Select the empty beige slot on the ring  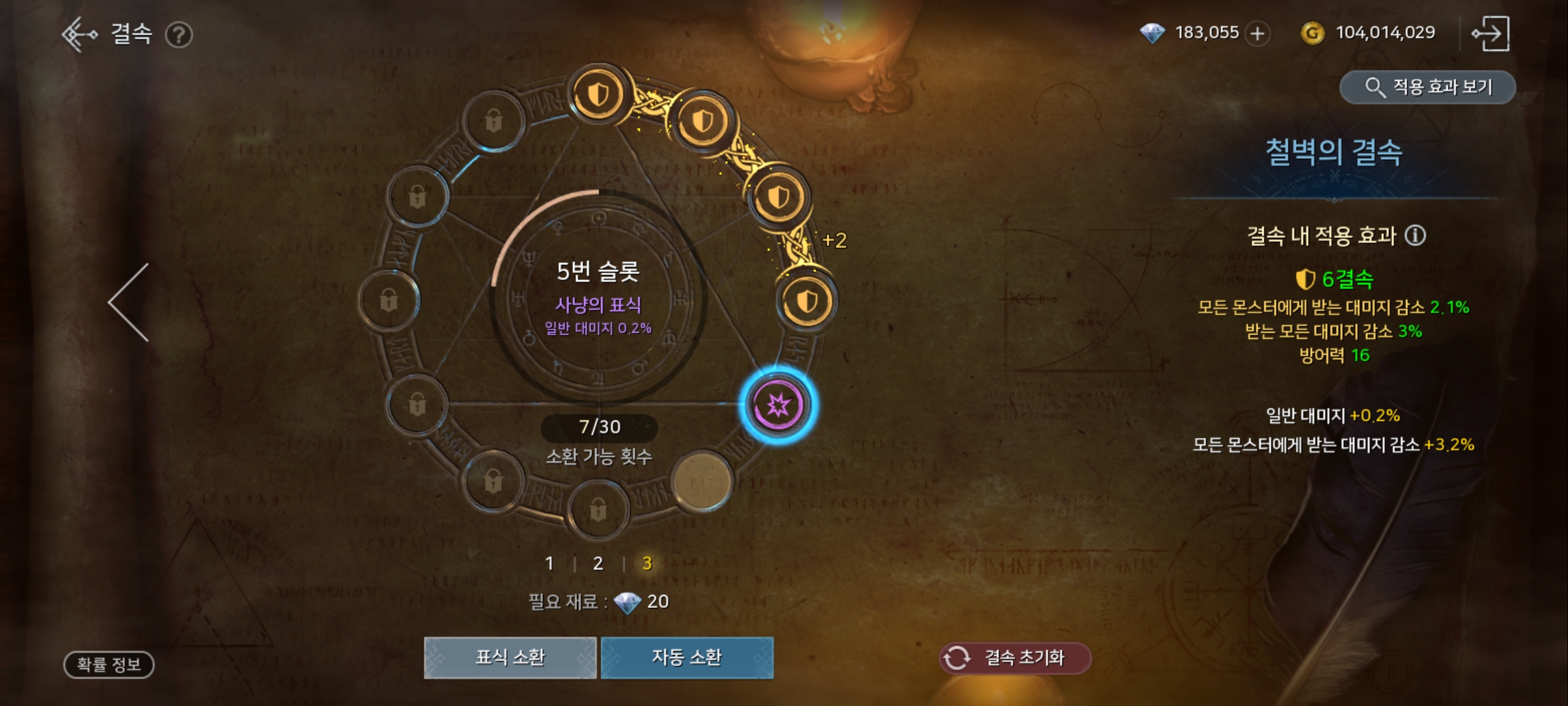click(702, 481)
